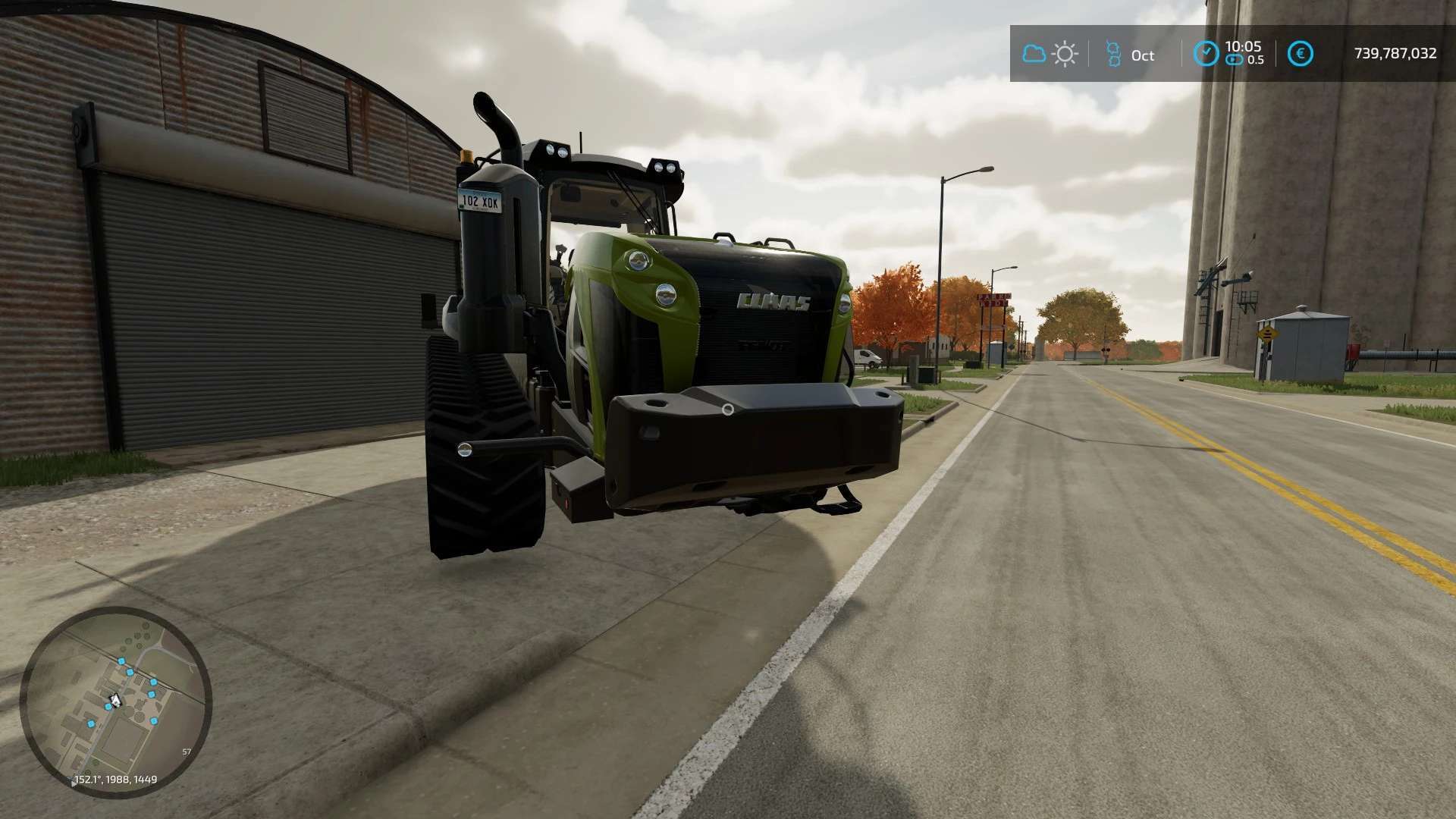
Task: Open the circular minimap
Action: pyautogui.click(x=115, y=701)
